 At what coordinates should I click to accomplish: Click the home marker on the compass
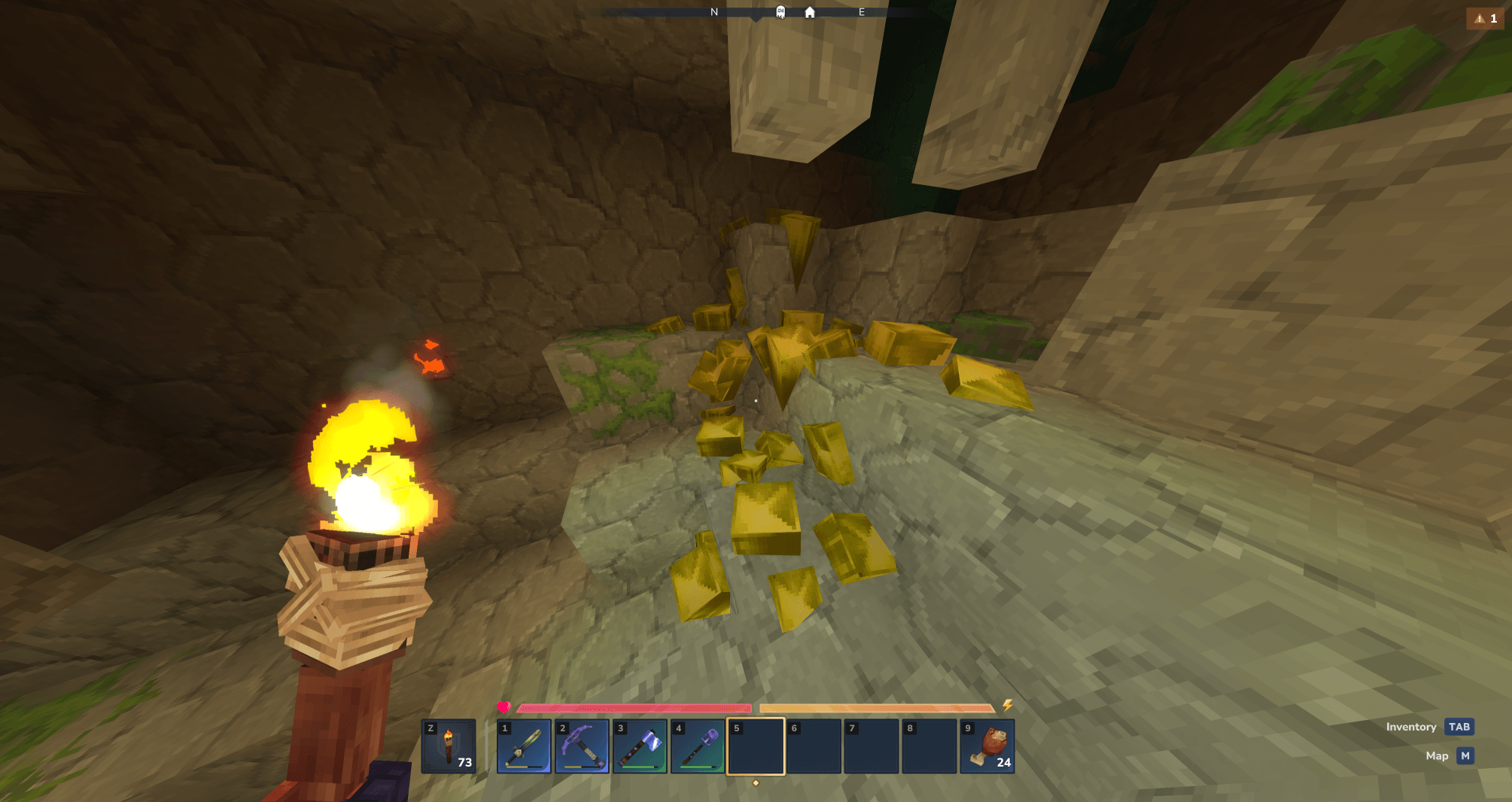[810, 12]
